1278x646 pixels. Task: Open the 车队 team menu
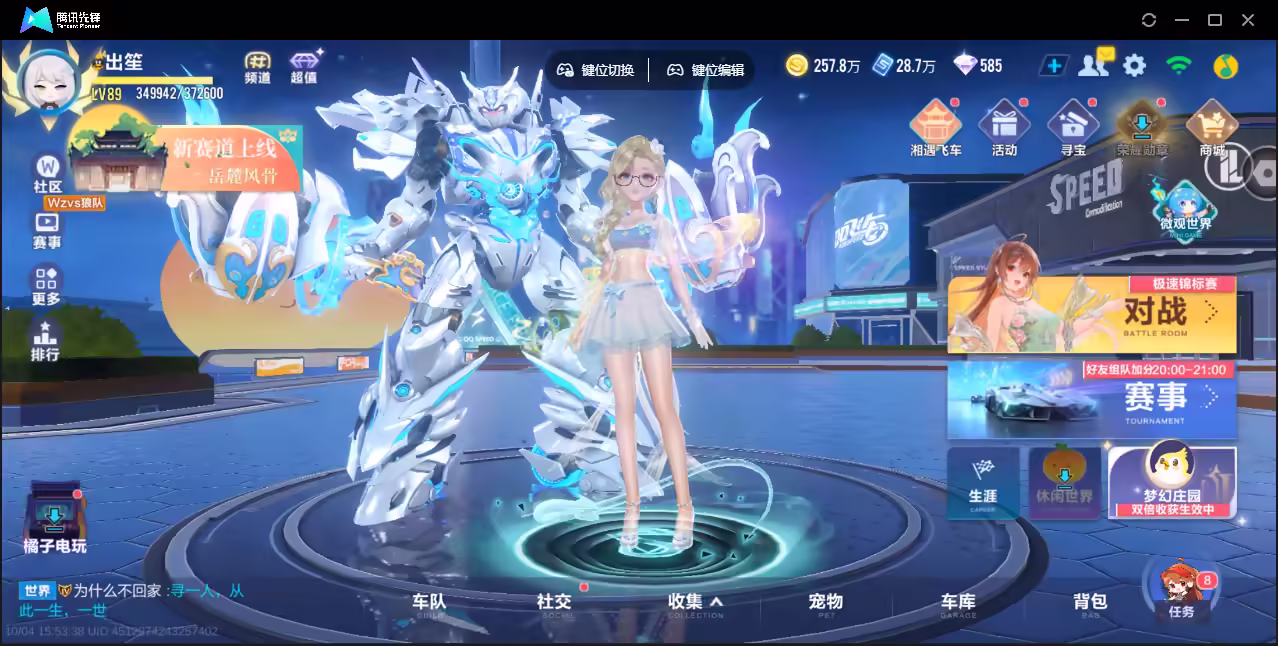point(429,602)
